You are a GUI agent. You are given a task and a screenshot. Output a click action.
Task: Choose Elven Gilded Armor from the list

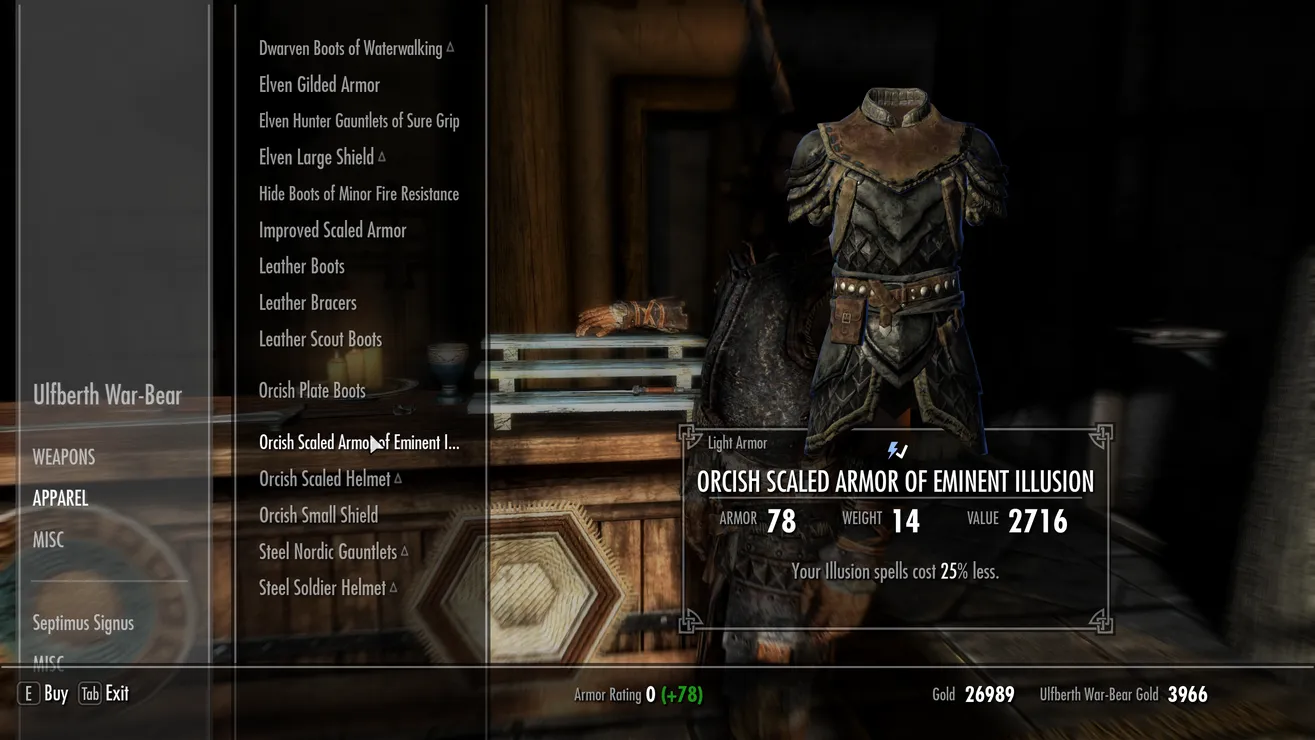tap(319, 85)
